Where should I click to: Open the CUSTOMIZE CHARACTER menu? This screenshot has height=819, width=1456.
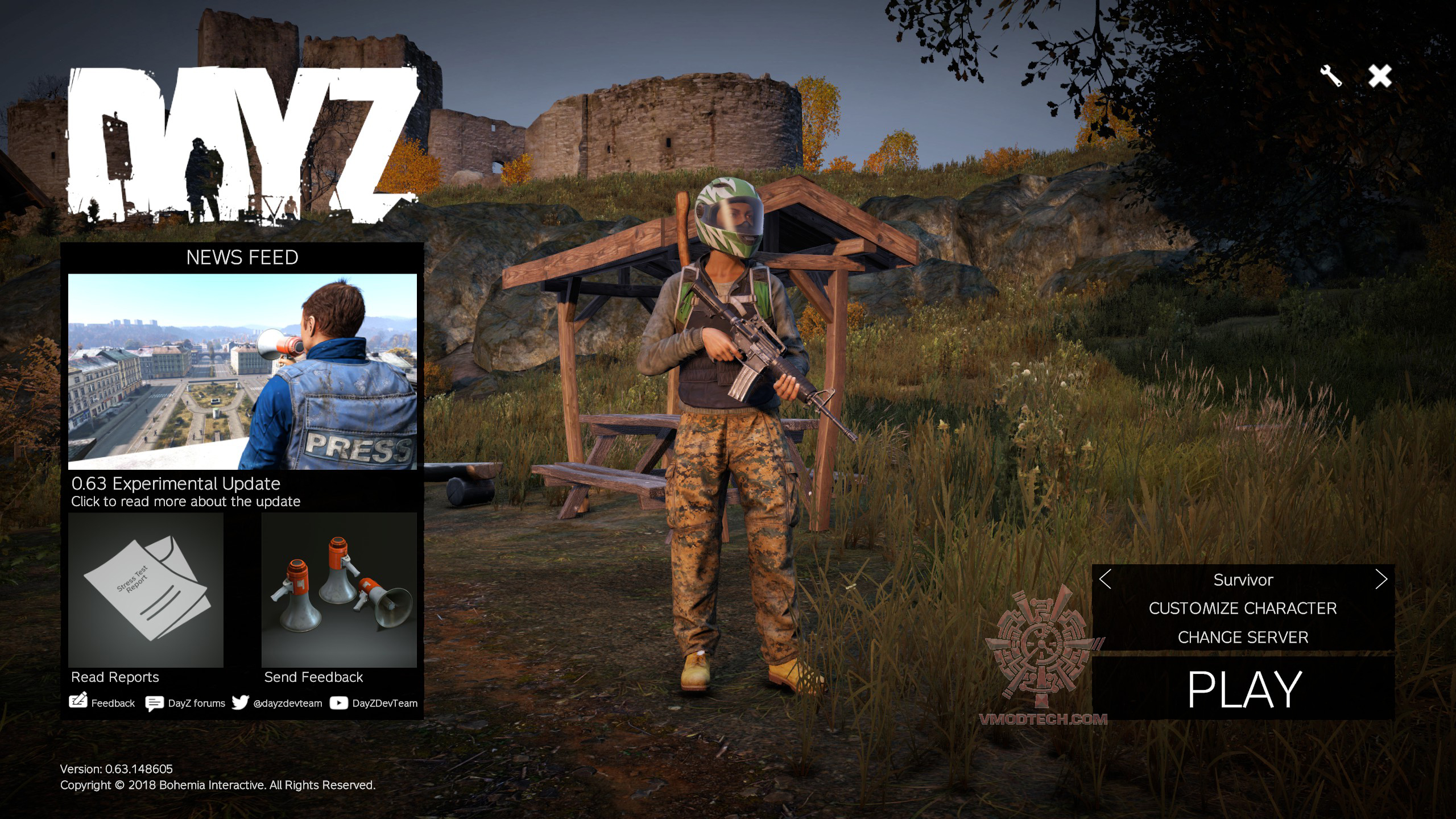1243,609
